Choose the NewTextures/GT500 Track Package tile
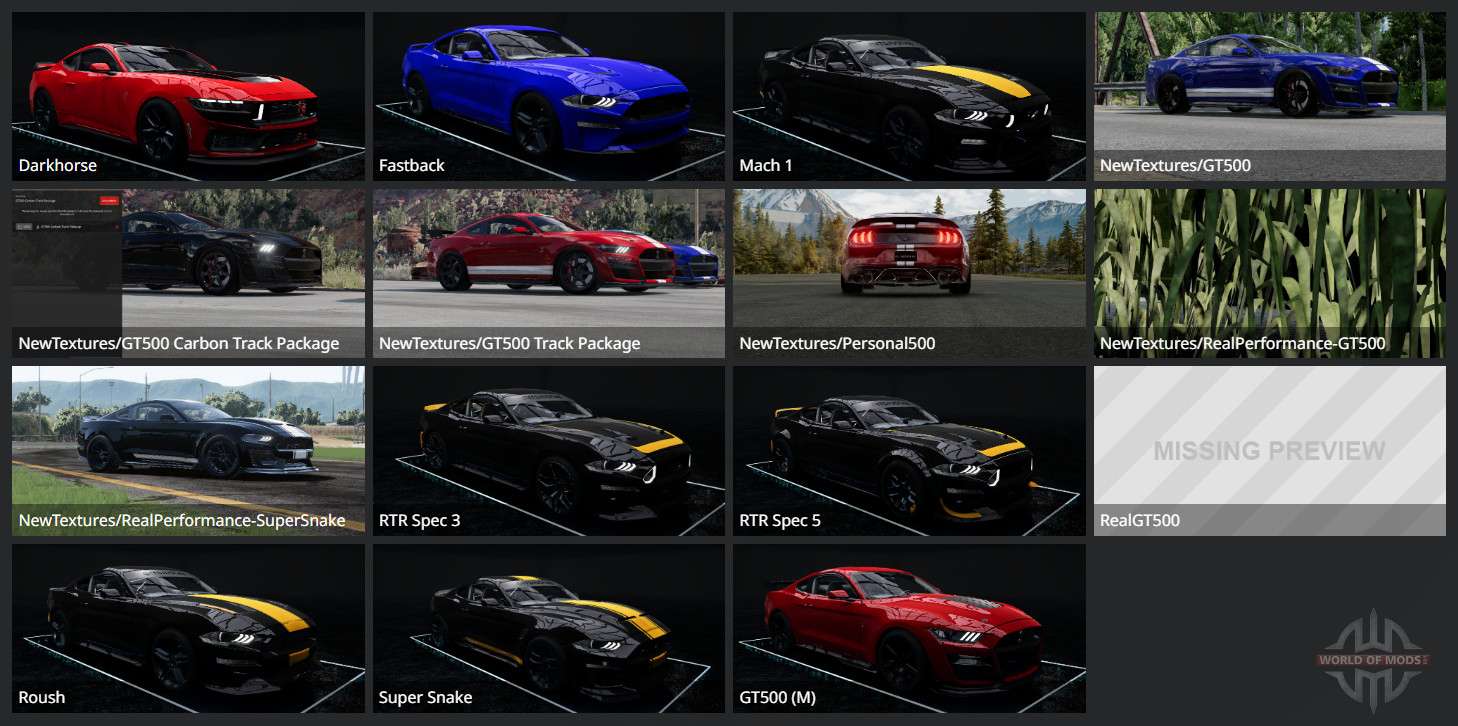 [x=549, y=273]
